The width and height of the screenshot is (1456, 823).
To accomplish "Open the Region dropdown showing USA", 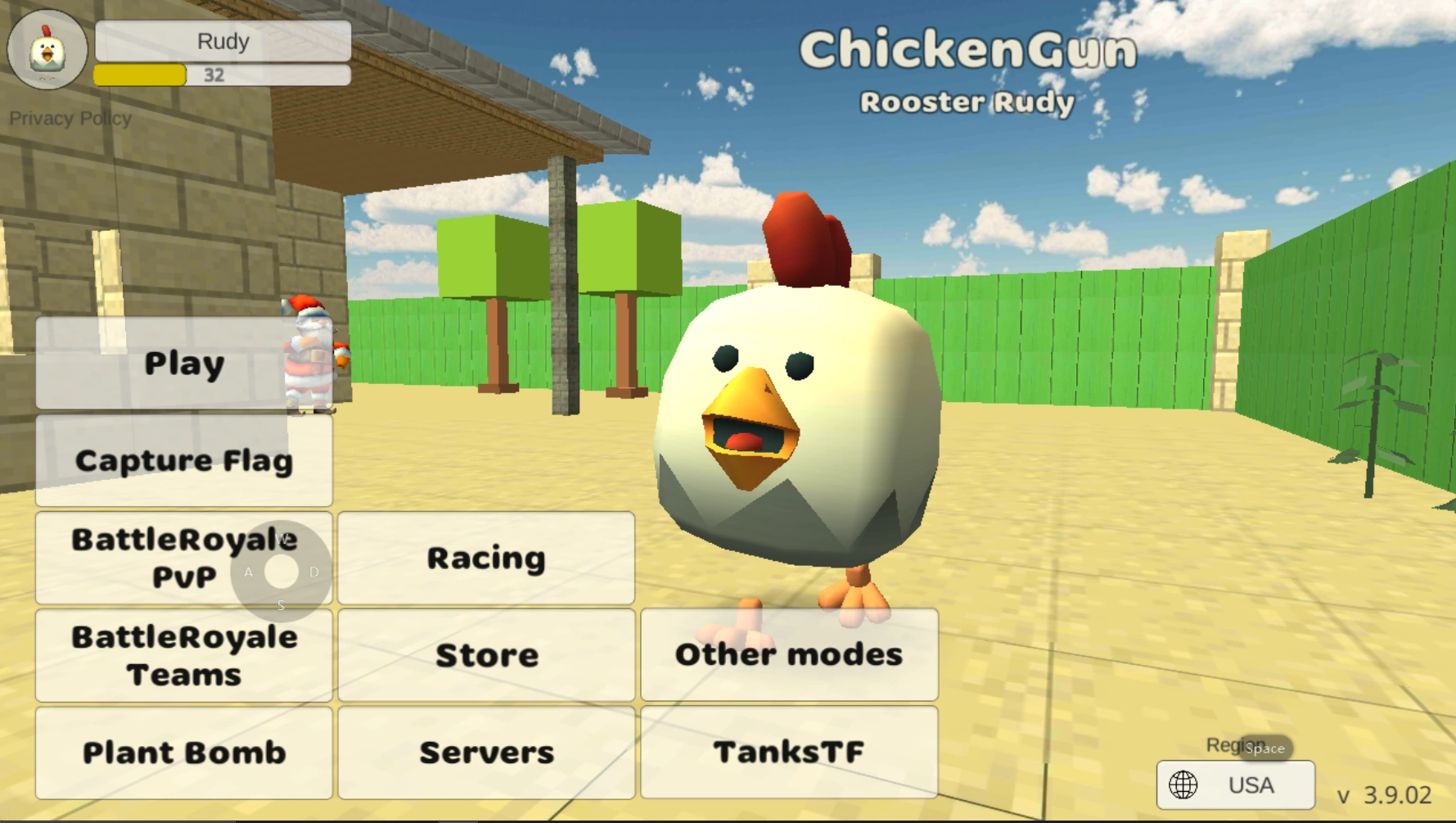I will (x=1236, y=785).
